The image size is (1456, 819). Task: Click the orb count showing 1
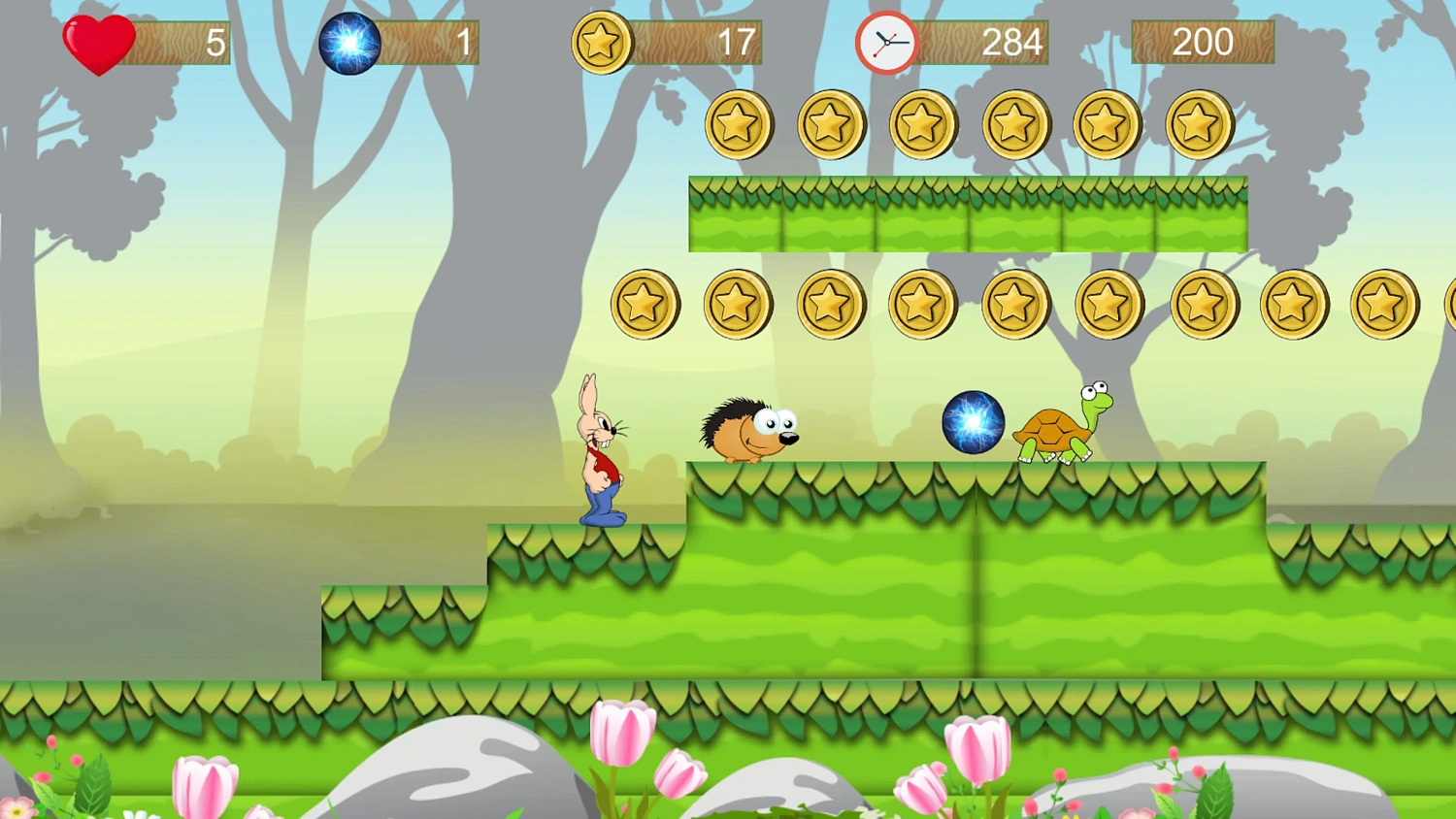tap(462, 41)
